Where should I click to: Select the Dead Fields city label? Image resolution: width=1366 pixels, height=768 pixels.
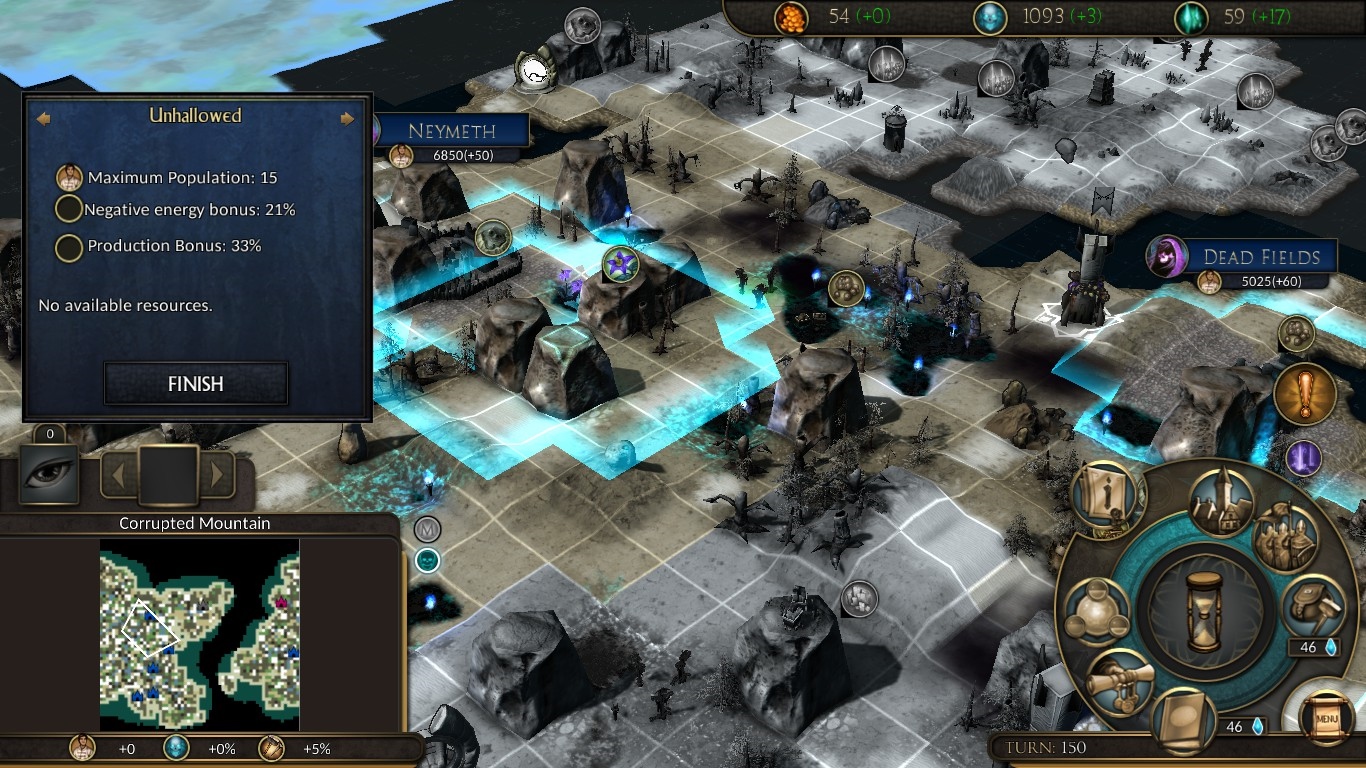click(1259, 257)
